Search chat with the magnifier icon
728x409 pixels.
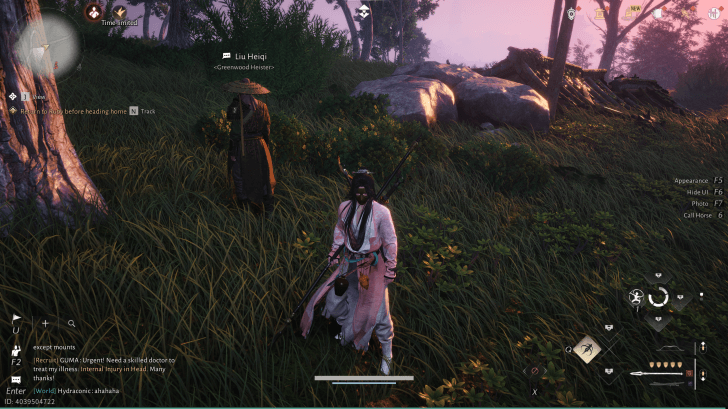[x=72, y=323]
